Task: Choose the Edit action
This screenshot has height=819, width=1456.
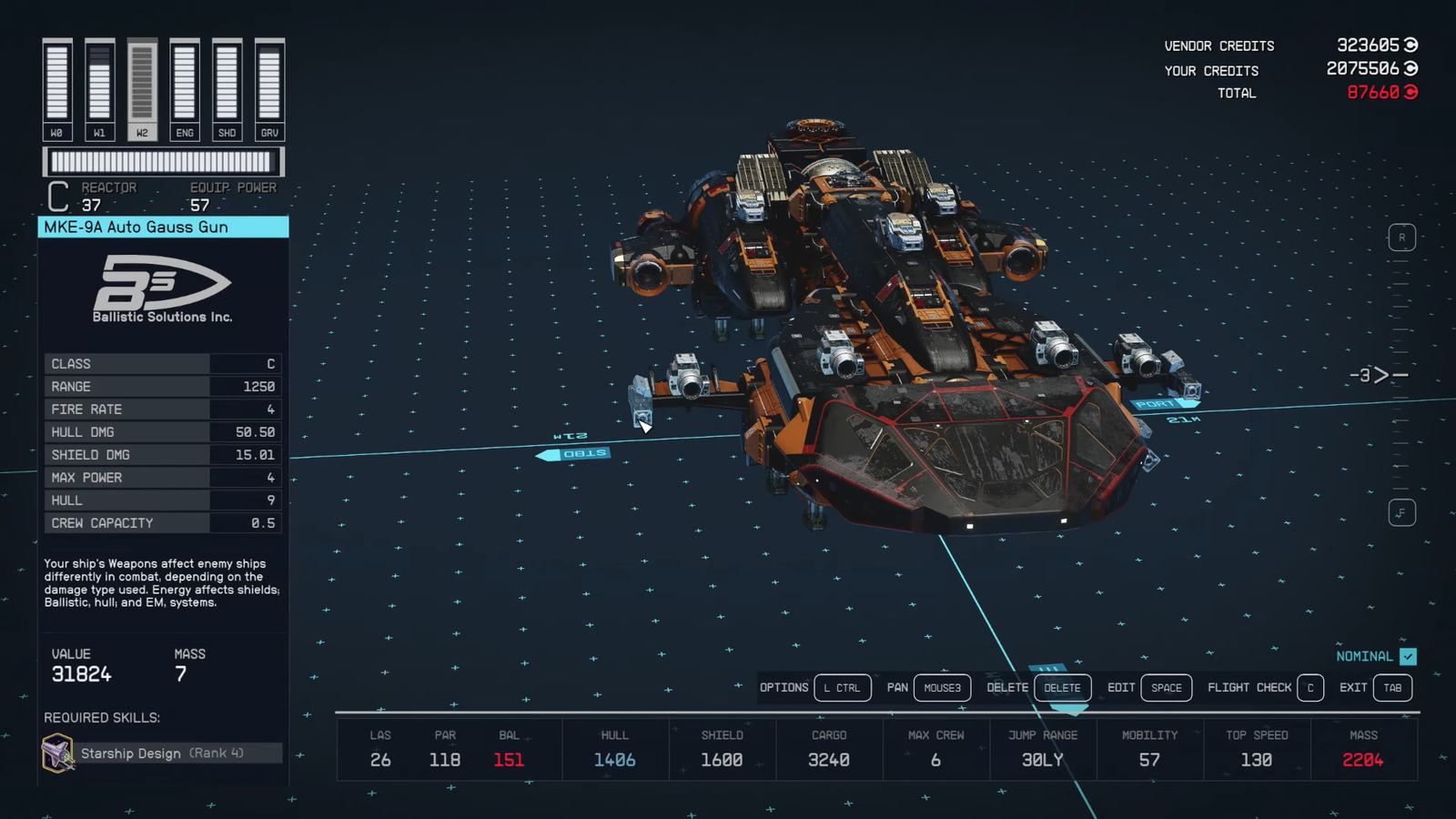Action: pyautogui.click(x=1166, y=688)
